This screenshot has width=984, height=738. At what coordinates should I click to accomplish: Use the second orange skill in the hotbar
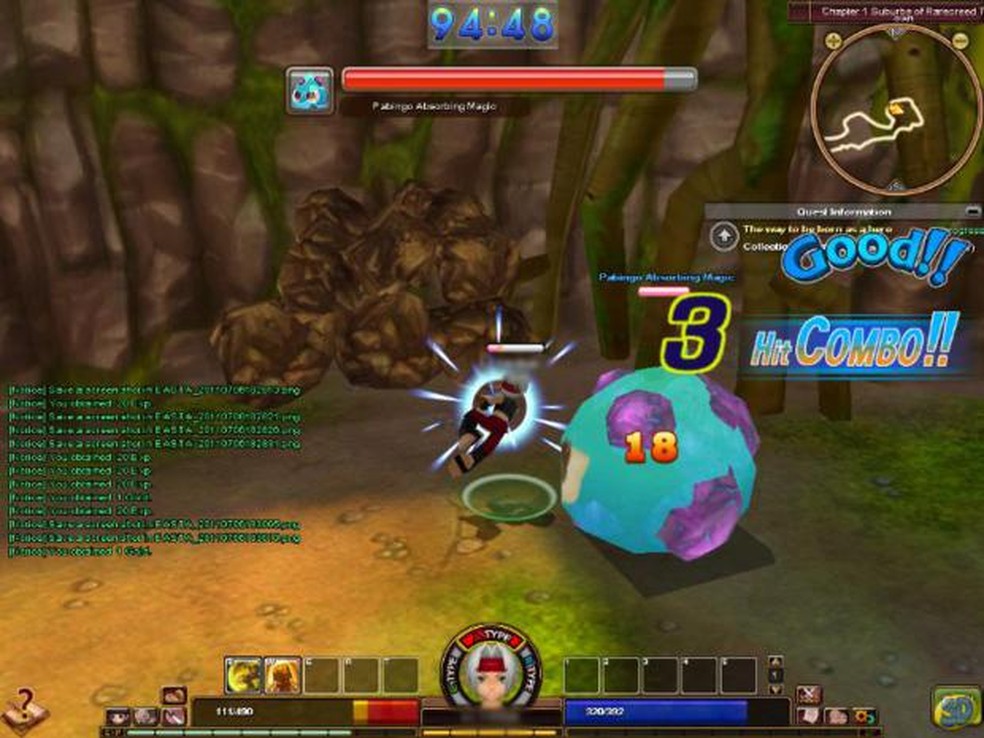(283, 675)
